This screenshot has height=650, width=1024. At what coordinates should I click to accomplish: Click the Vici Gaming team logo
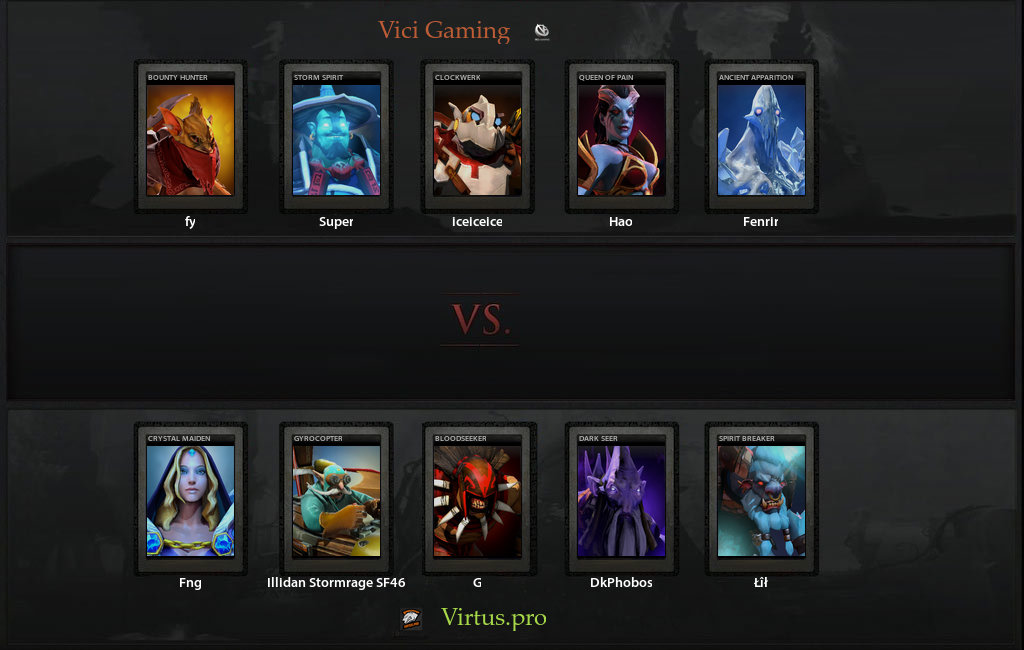542,32
